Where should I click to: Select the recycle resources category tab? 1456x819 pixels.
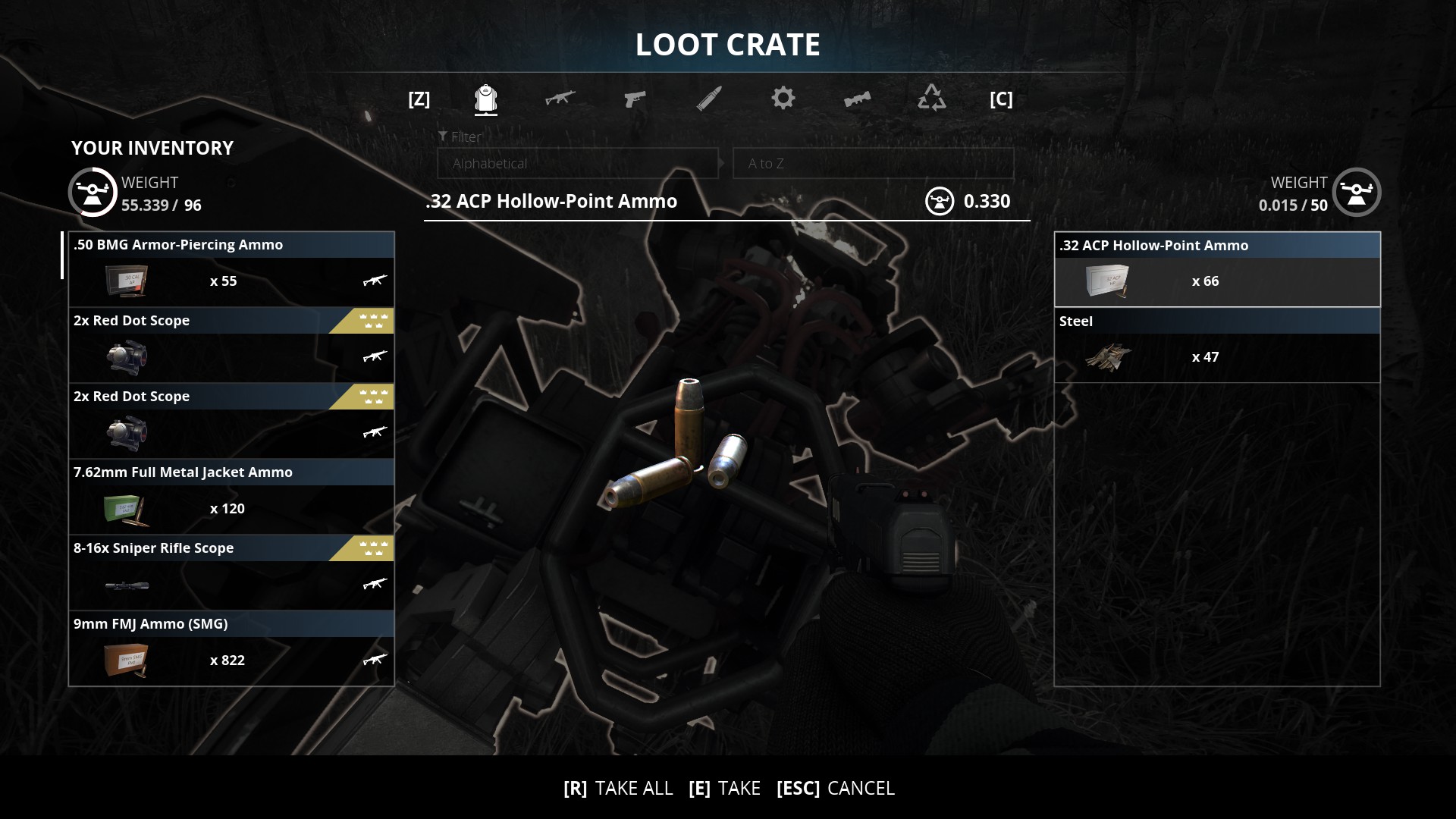(x=931, y=99)
